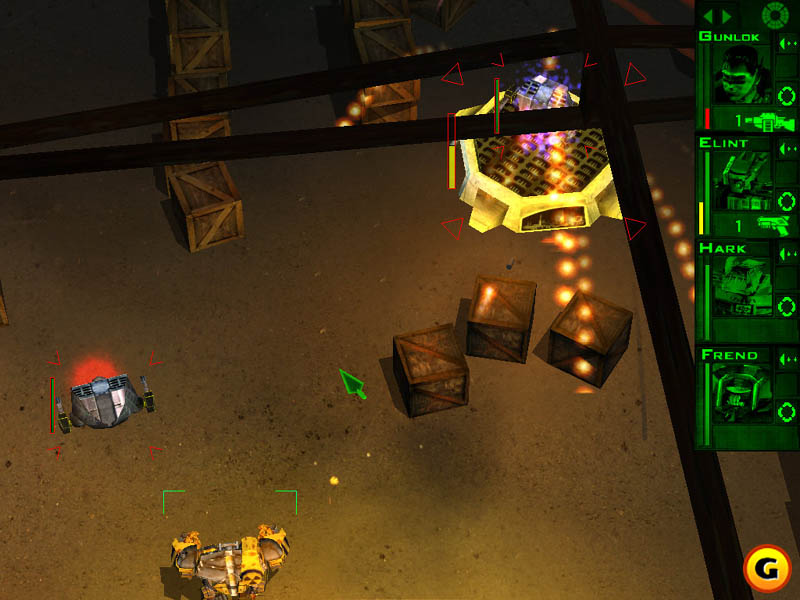Click the right arrow above the squad panel
The width and height of the screenshot is (800, 600).
coord(726,16)
